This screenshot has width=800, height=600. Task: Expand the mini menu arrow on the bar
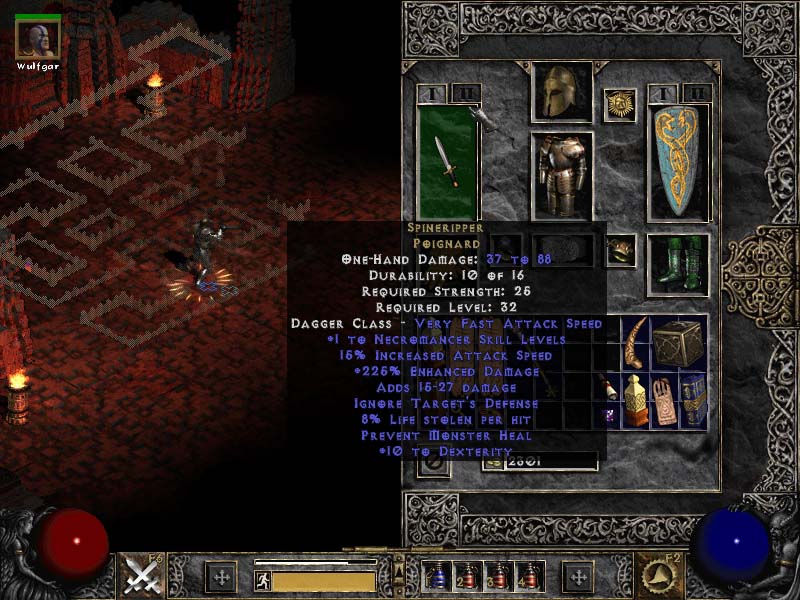point(400,572)
